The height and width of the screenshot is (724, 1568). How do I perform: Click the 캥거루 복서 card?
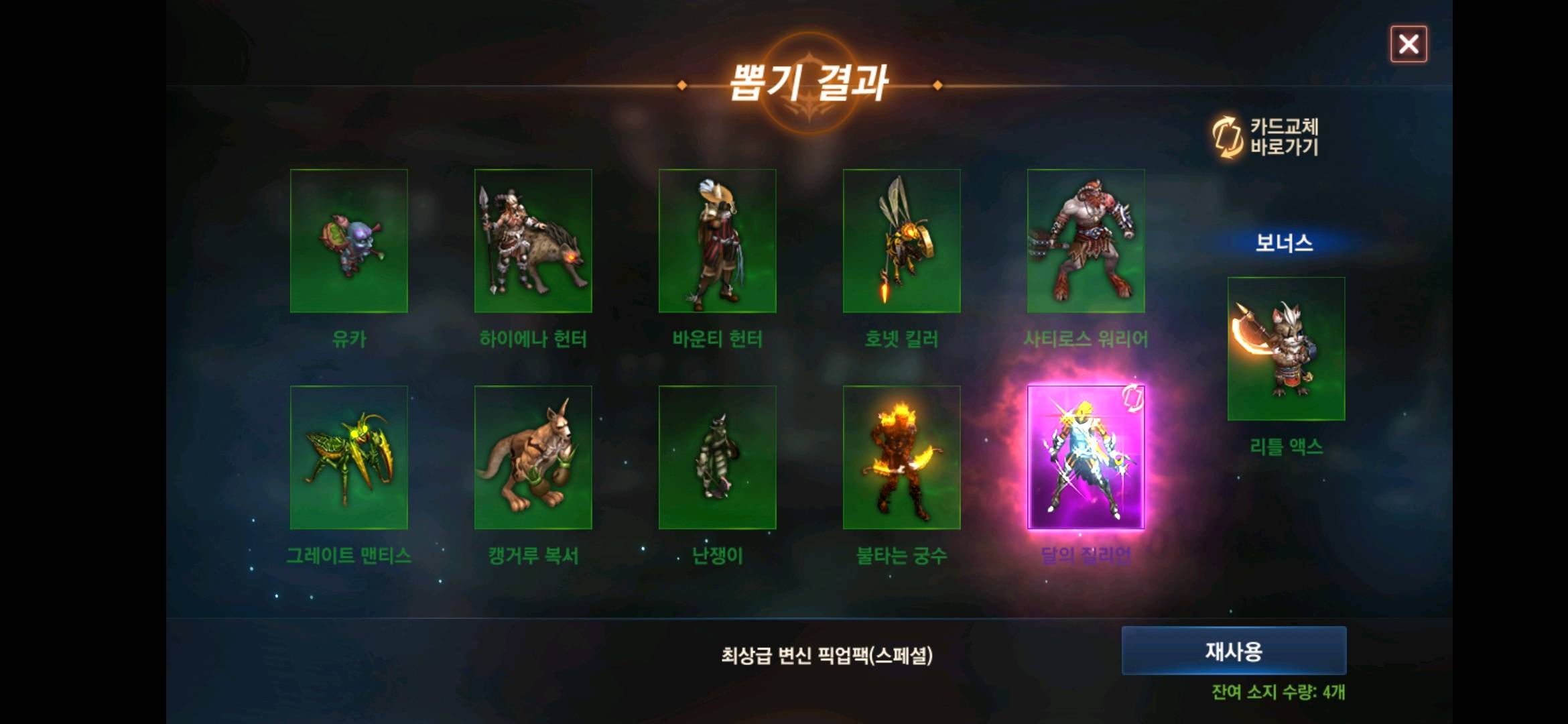coord(533,456)
